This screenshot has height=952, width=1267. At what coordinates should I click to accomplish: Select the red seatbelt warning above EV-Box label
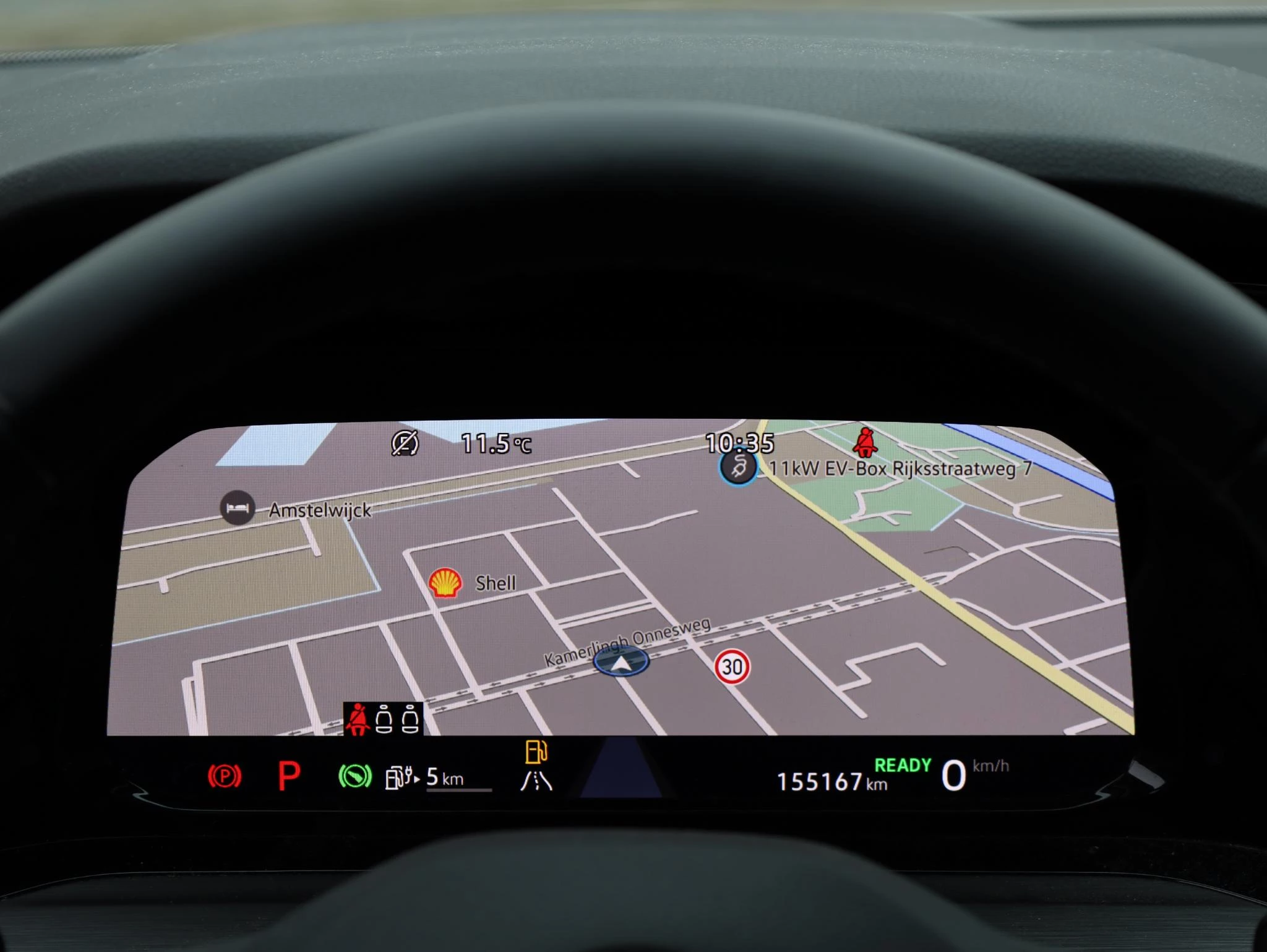pos(864,442)
